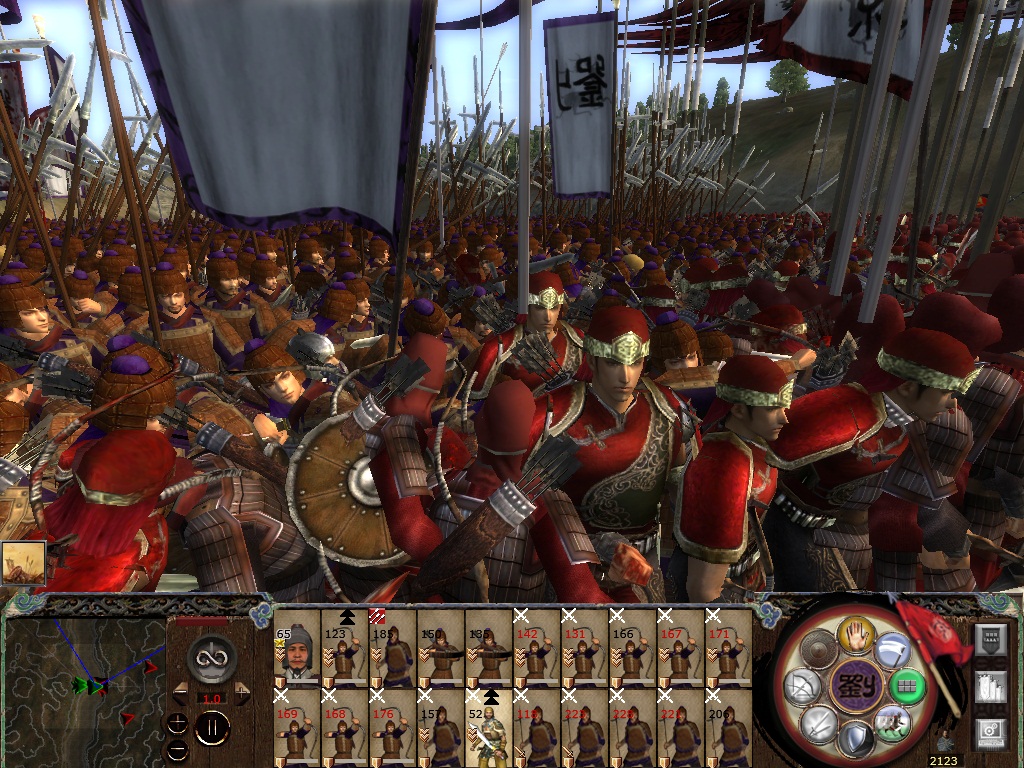Zoom out the minimap
Screen dimensions: 1024x768
click(178, 747)
